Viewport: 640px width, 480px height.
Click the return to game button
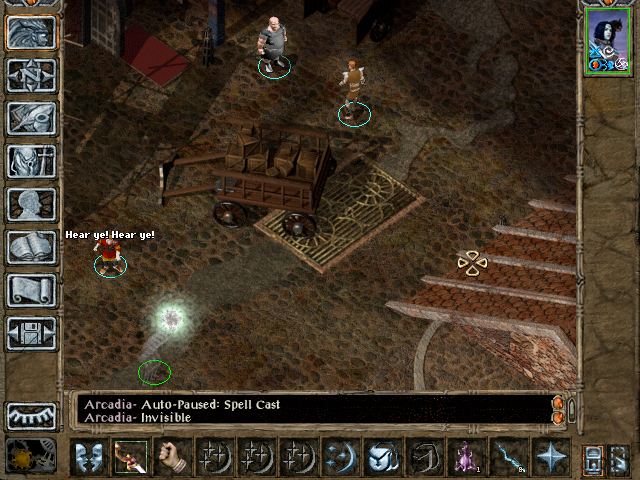(x=32, y=33)
